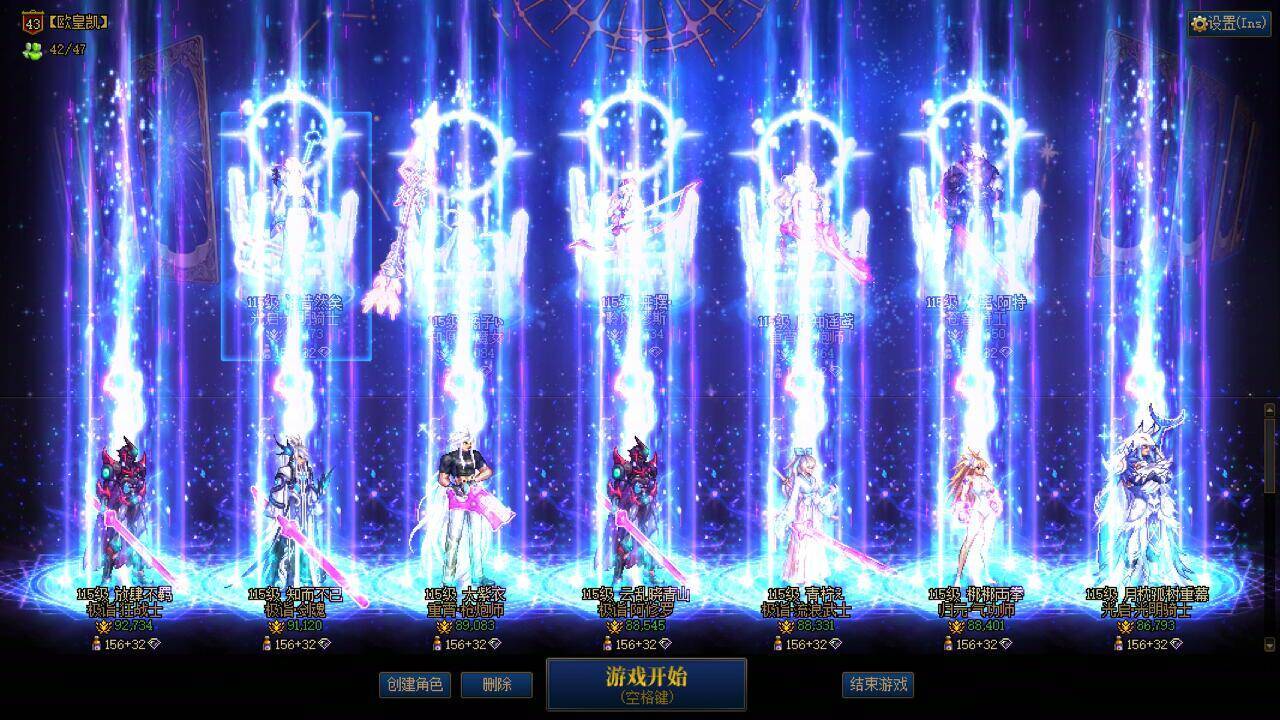This screenshot has height=720, width=1280.
Task: Click the potion icon under 知而不已
Action: 264,644
